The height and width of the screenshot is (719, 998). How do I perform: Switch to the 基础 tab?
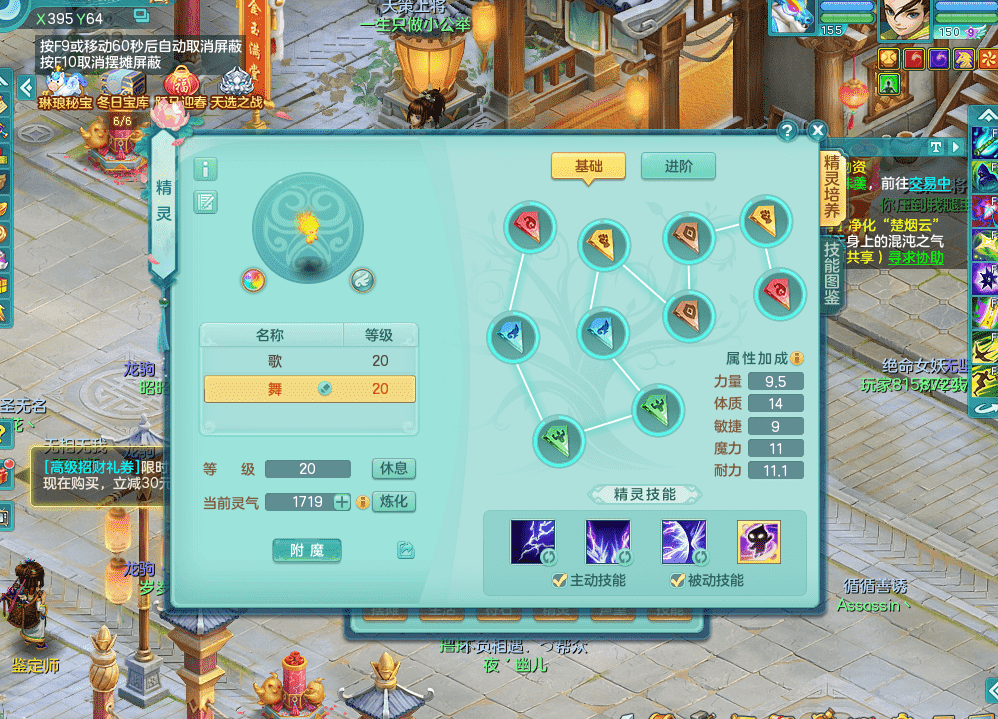coord(588,167)
